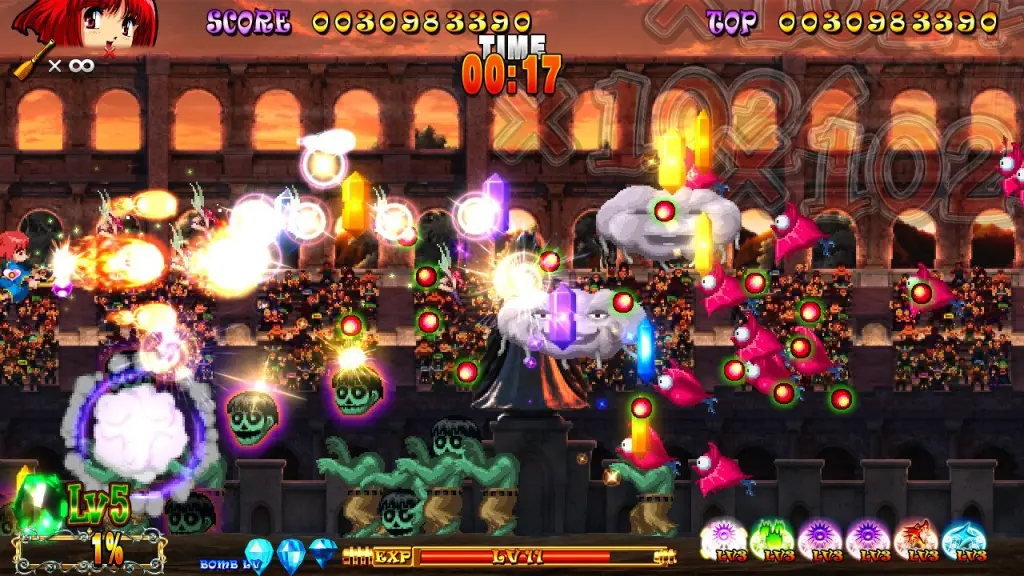Choose the green flame magic orb

point(772,538)
